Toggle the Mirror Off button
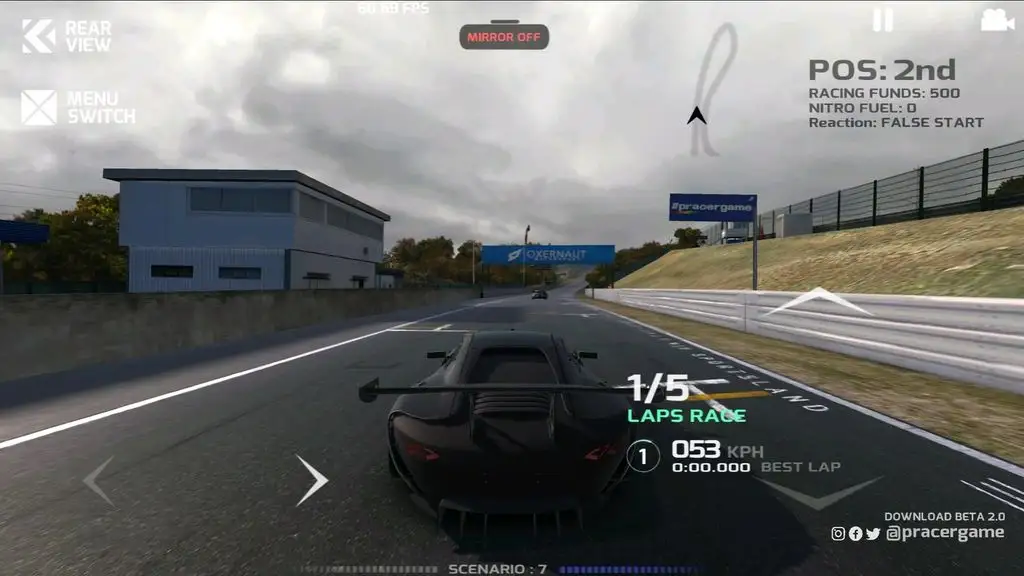This screenshot has width=1024, height=576. [x=504, y=37]
